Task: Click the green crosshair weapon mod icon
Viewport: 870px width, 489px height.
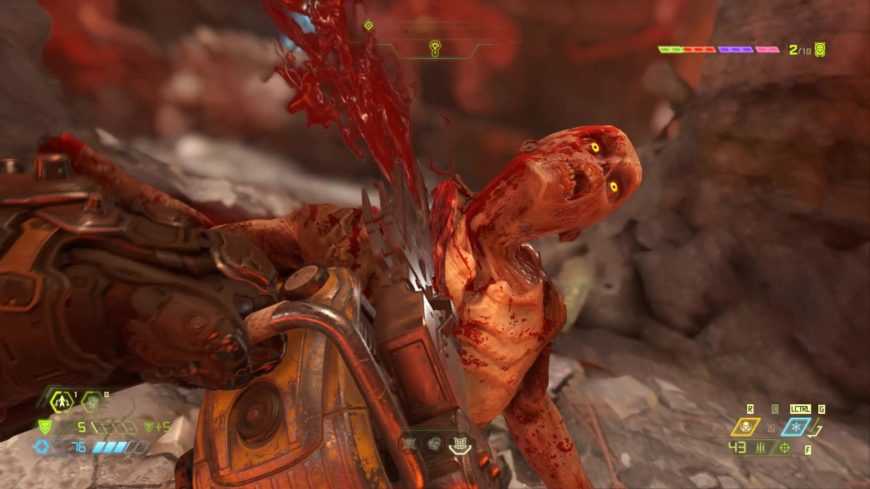Action: [784, 447]
